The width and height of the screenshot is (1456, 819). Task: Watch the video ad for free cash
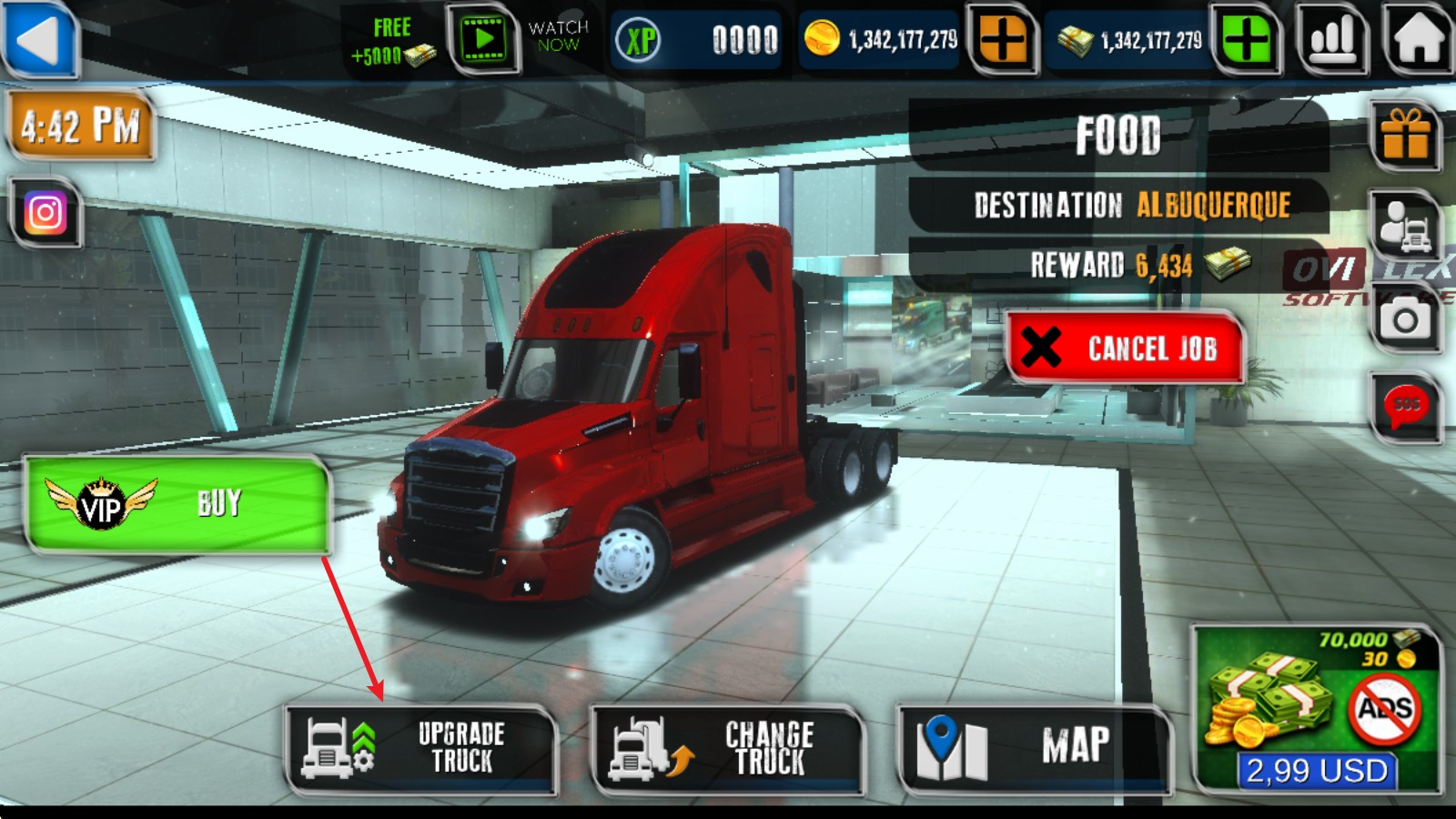483,40
